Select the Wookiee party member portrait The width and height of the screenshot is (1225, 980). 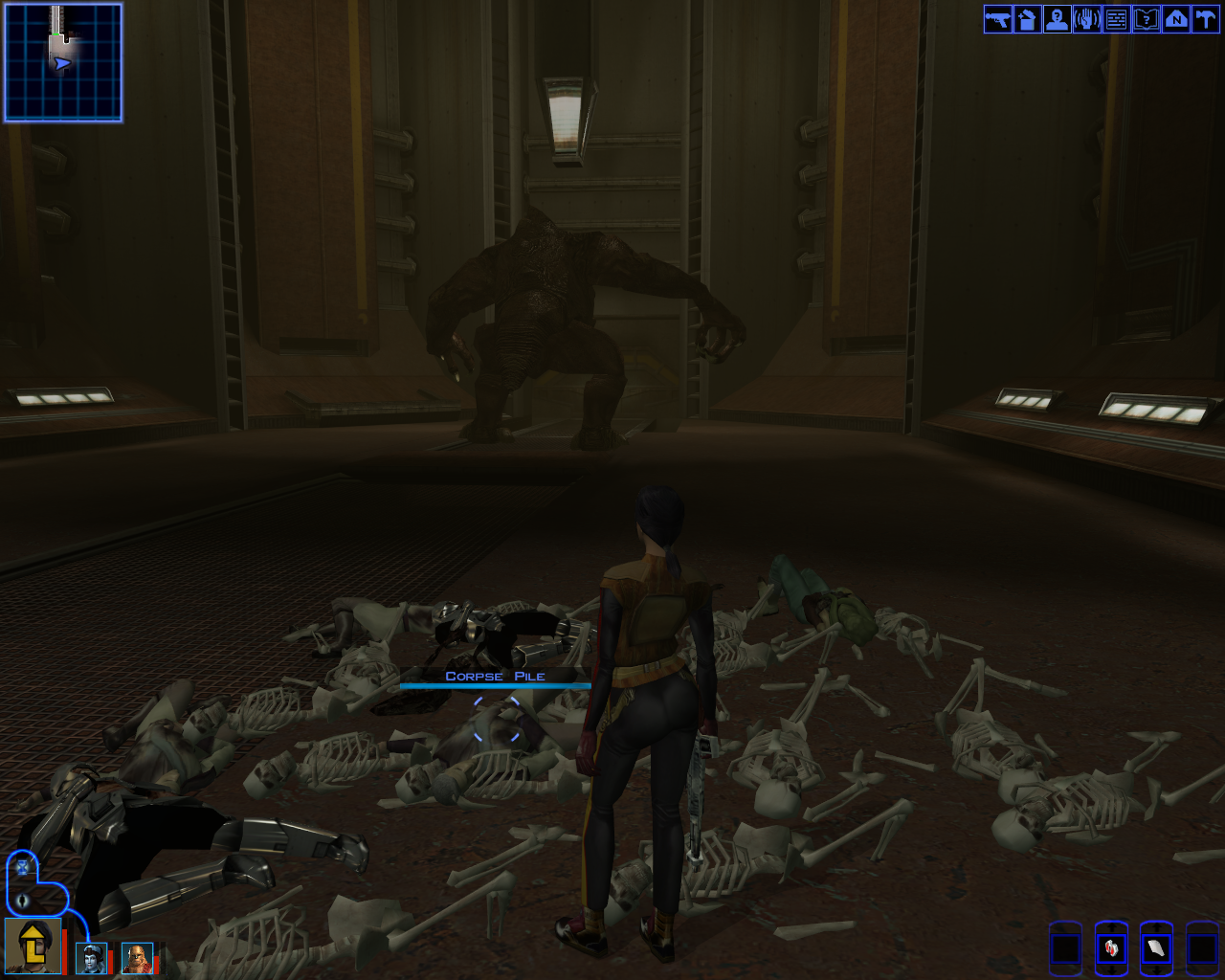click(137, 959)
